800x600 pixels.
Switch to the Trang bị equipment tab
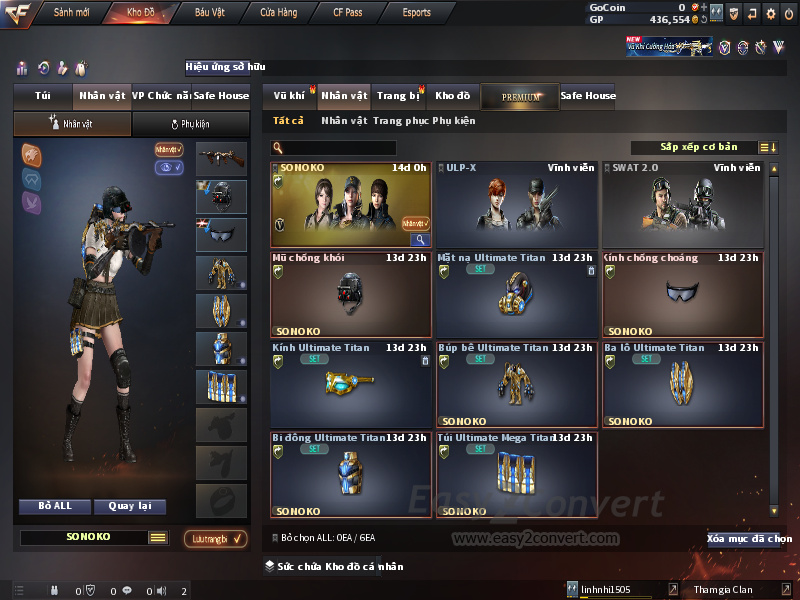click(x=399, y=96)
